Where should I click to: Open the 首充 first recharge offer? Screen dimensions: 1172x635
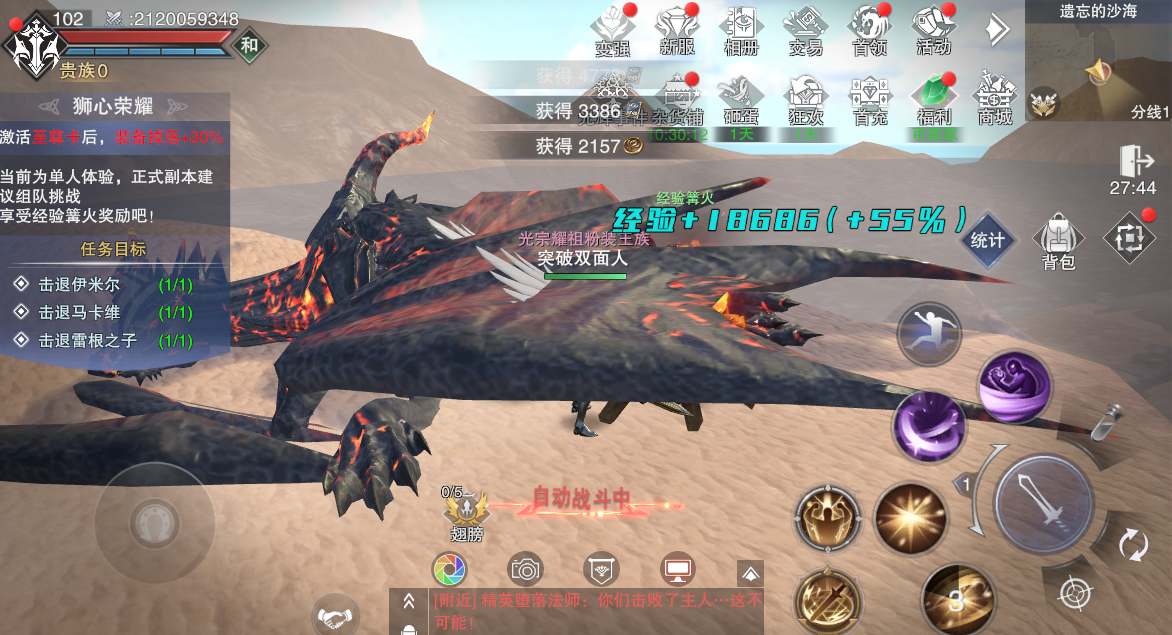[869, 98]
